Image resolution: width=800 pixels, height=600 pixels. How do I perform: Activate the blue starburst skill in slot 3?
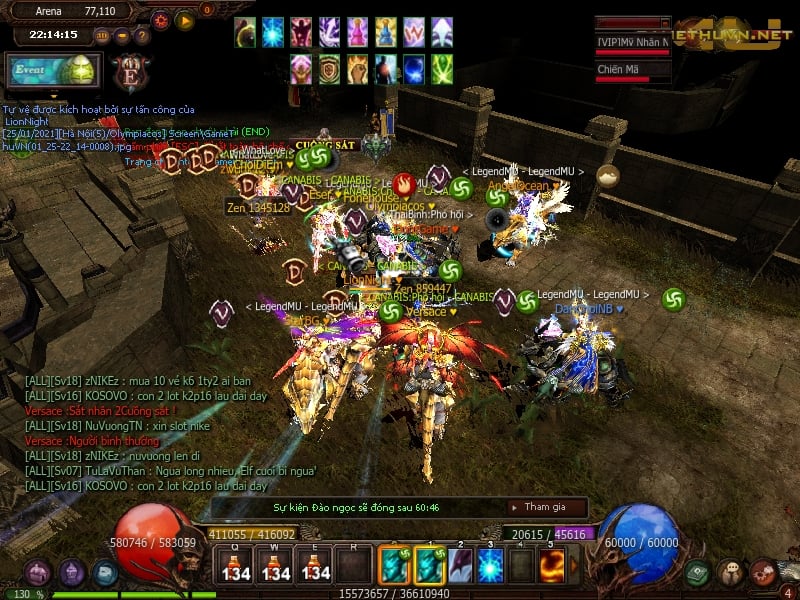[490, 566]
